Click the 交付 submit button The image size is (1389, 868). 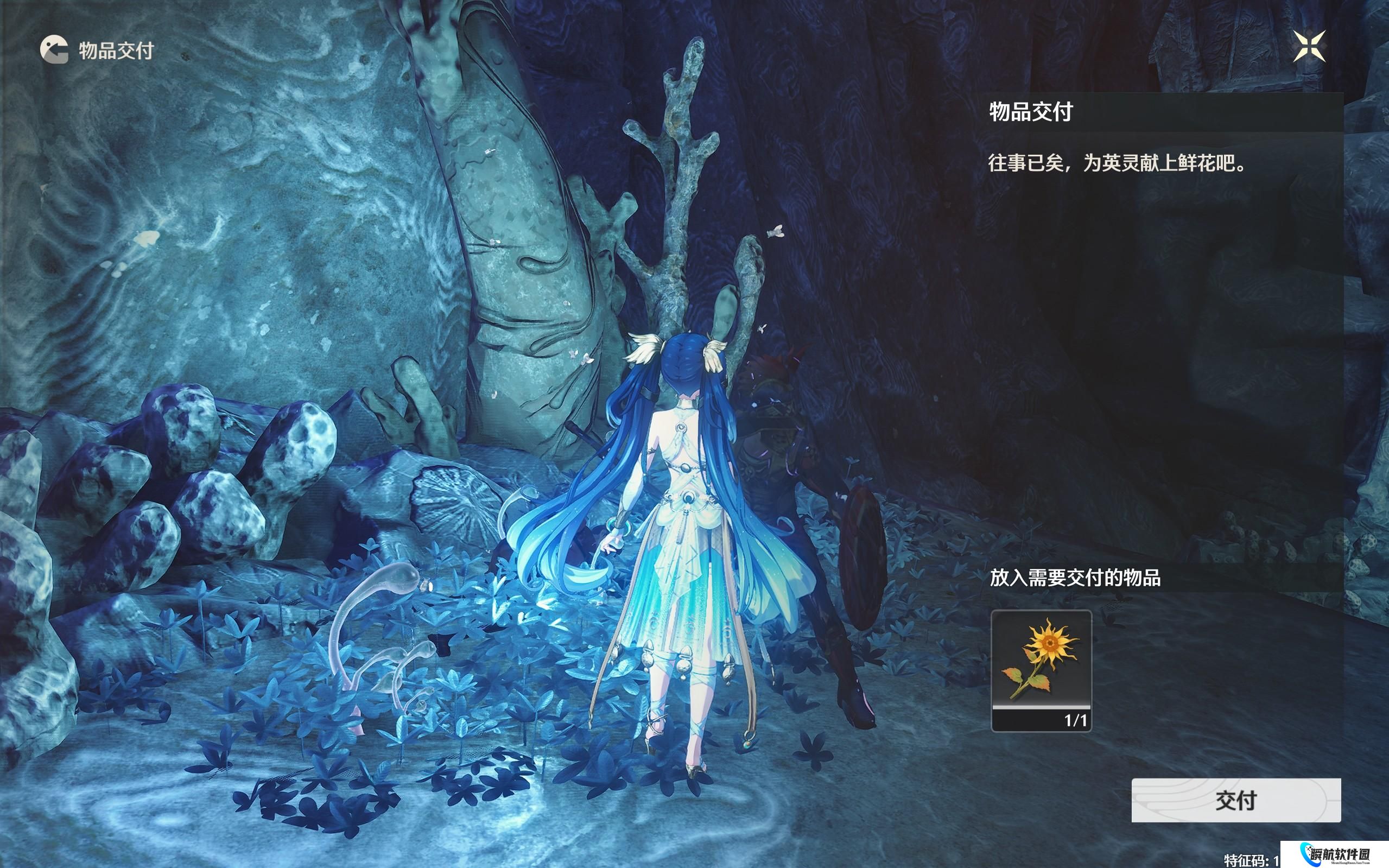(1236, 800)
